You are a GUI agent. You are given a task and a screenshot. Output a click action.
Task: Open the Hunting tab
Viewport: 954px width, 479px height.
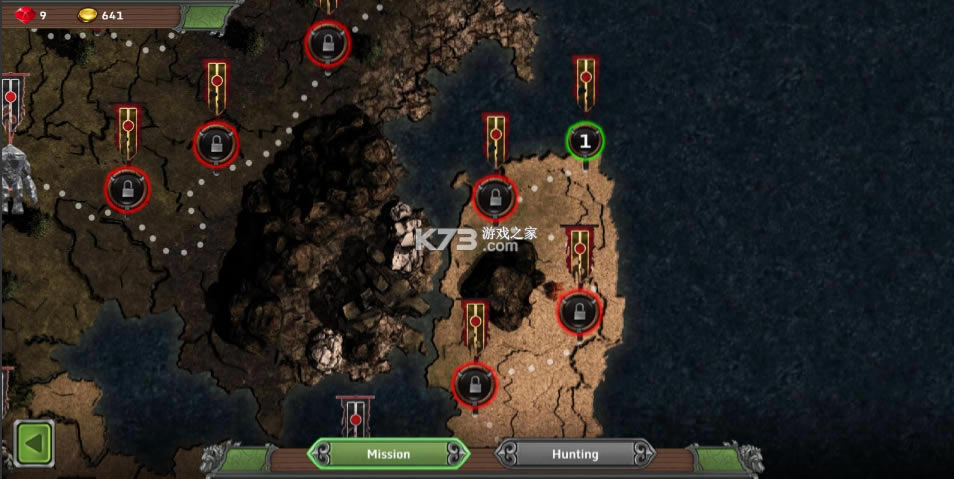pyautogui.click(x=575, y=454)
